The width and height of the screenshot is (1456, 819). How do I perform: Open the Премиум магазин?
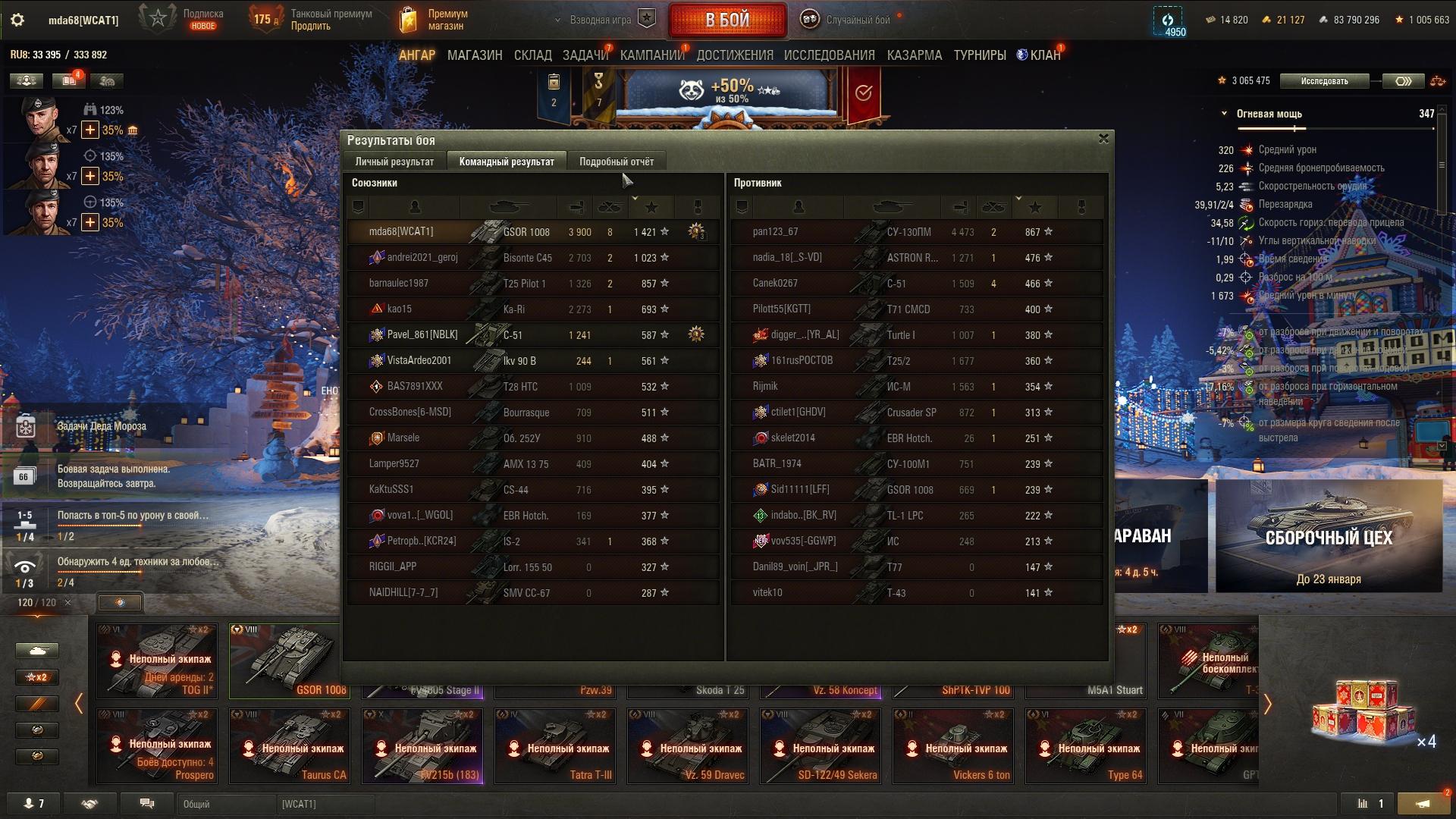coord(435,20)
